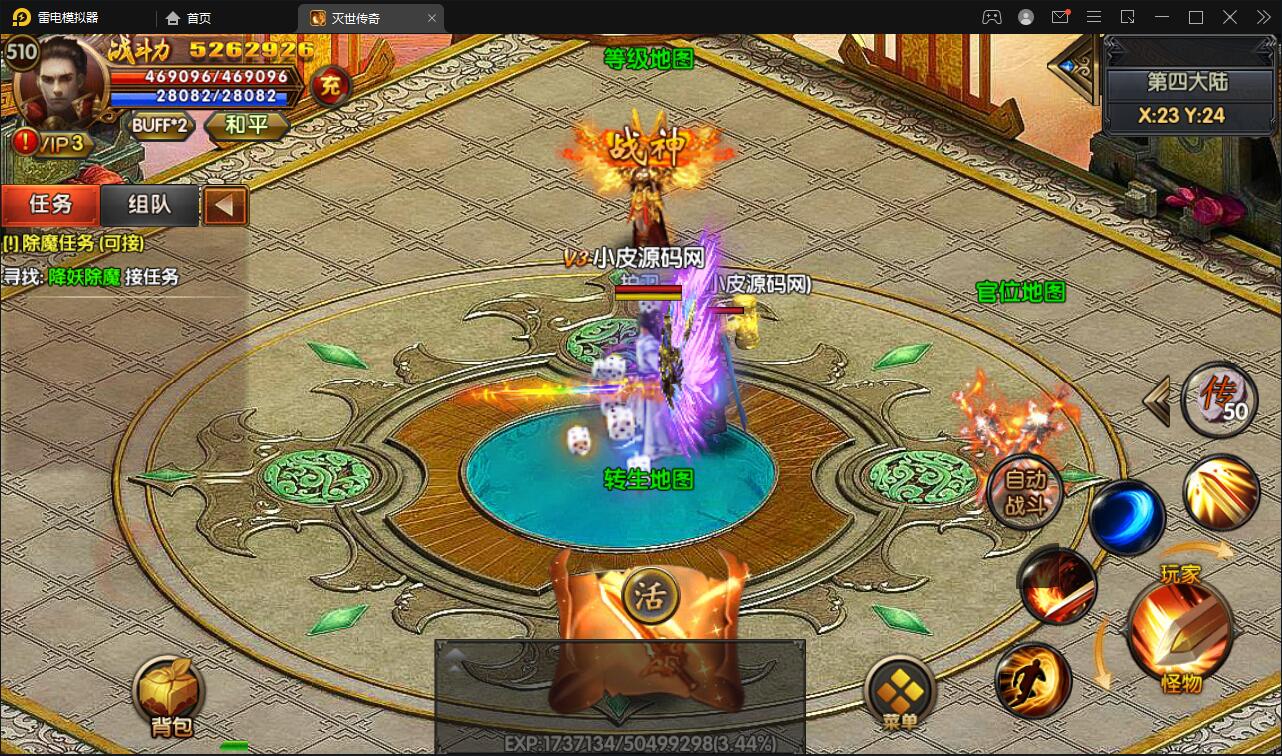Tap the main sword attack button
Viewport: 1282px width, 756px height.
tap(1180, 631)
